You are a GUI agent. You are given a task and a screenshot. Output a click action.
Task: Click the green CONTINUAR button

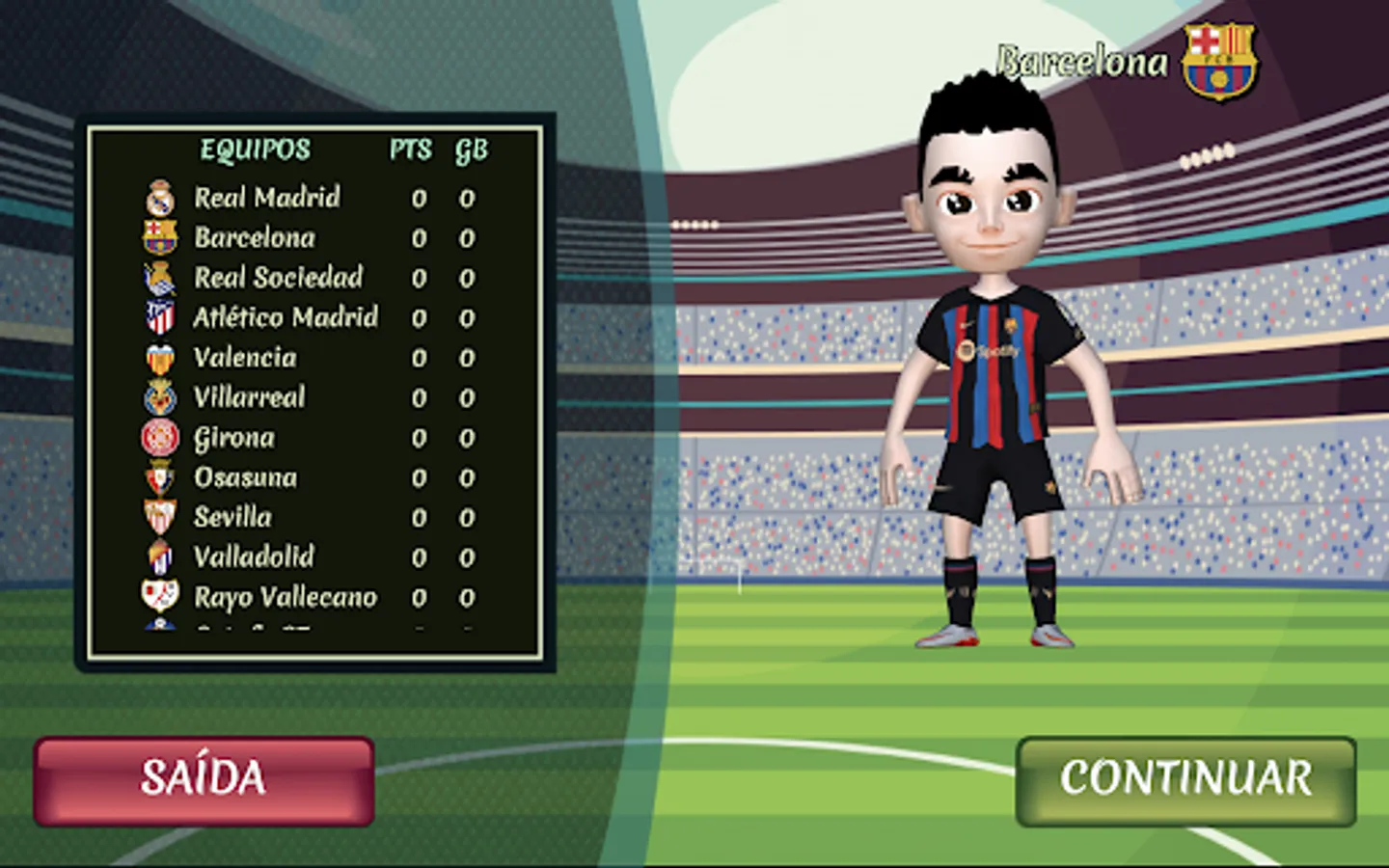pyautogui.click(x=1185, y=780)
